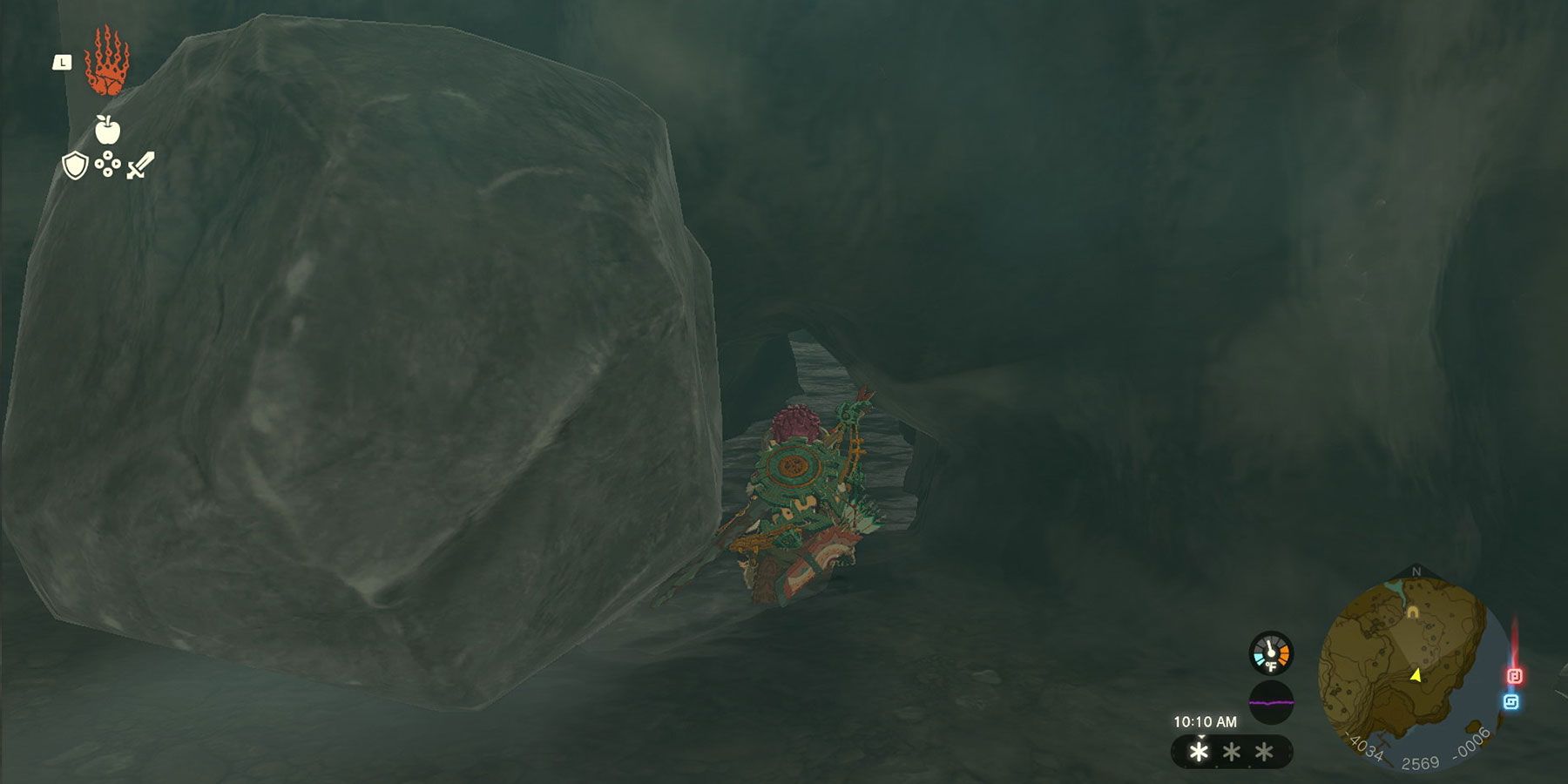Click the yellow cave marker on the minimap
The height and width of the screenshot is (784, 1568).
(1413, 612)
